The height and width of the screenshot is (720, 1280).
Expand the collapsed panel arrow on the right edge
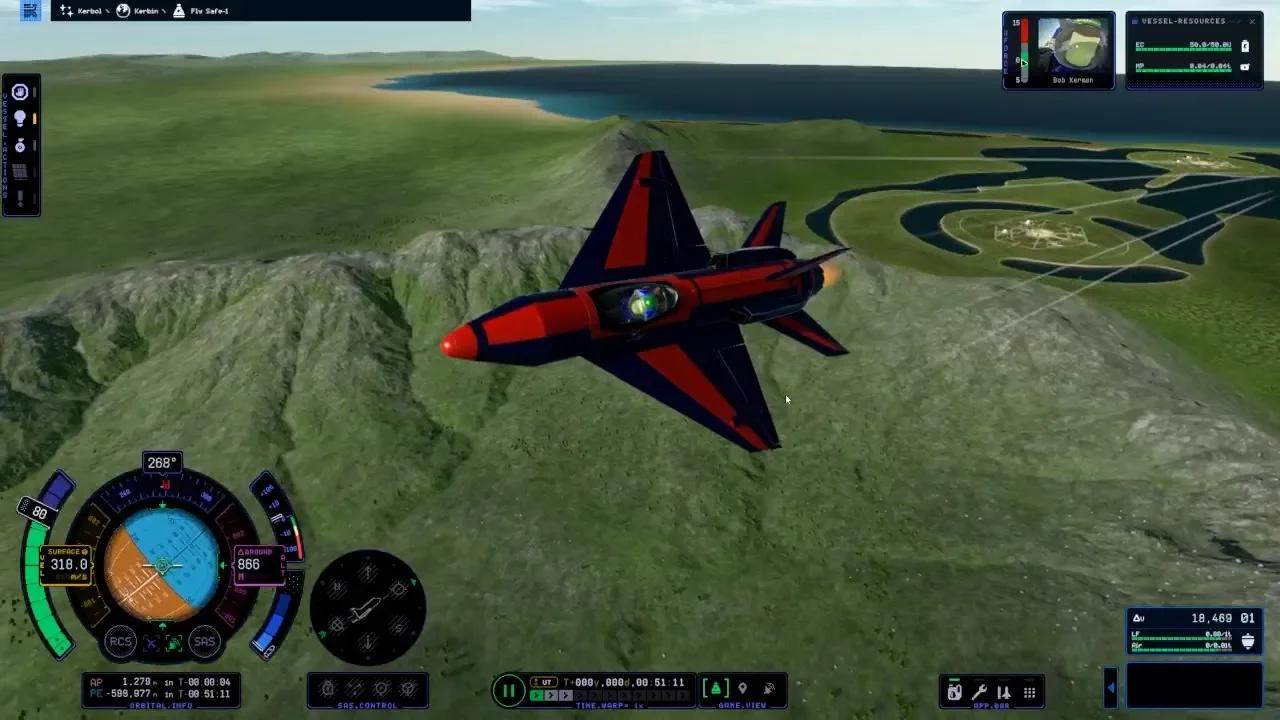pos(1112,687)
